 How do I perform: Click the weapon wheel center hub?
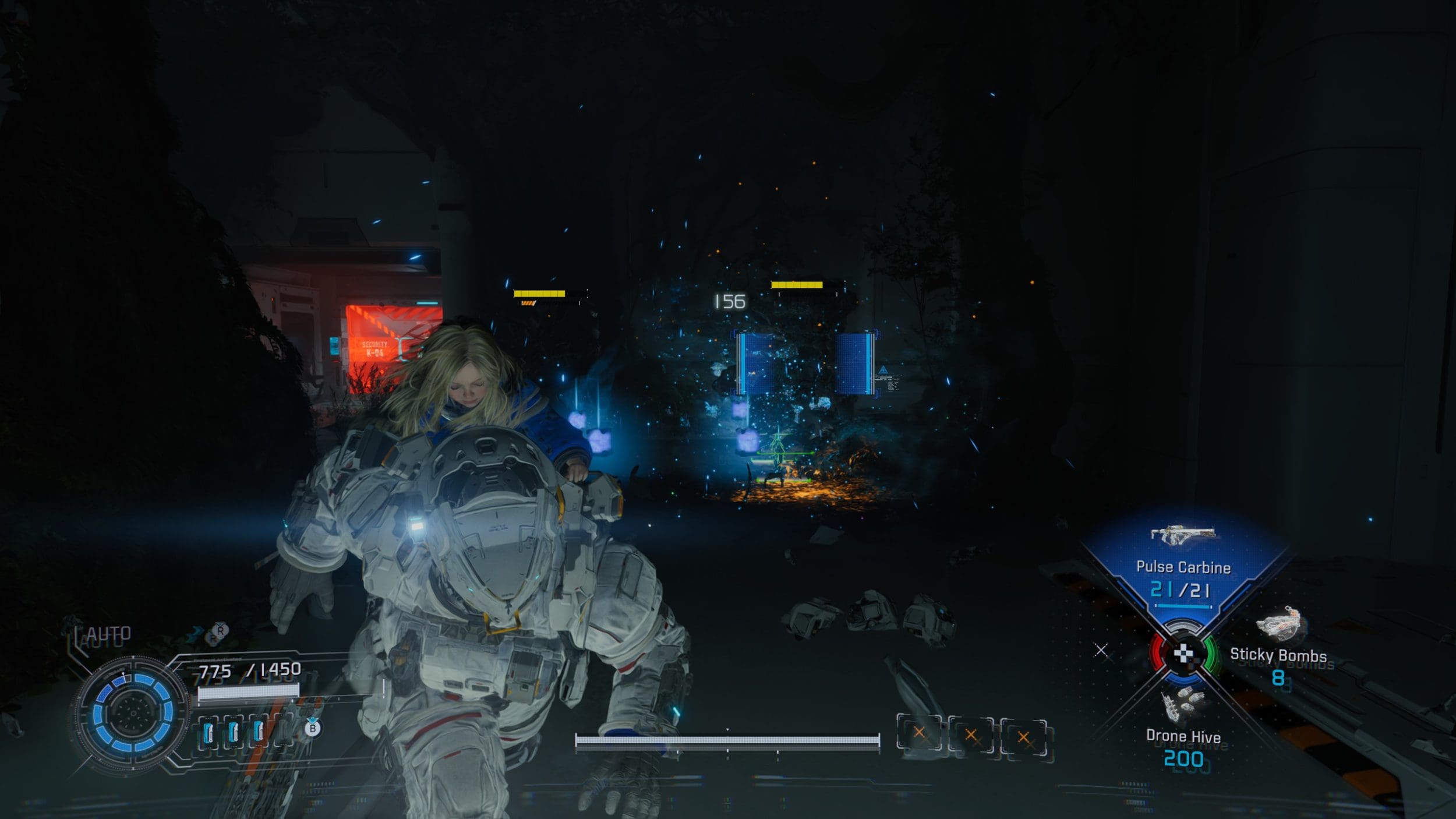point(1183,654)
